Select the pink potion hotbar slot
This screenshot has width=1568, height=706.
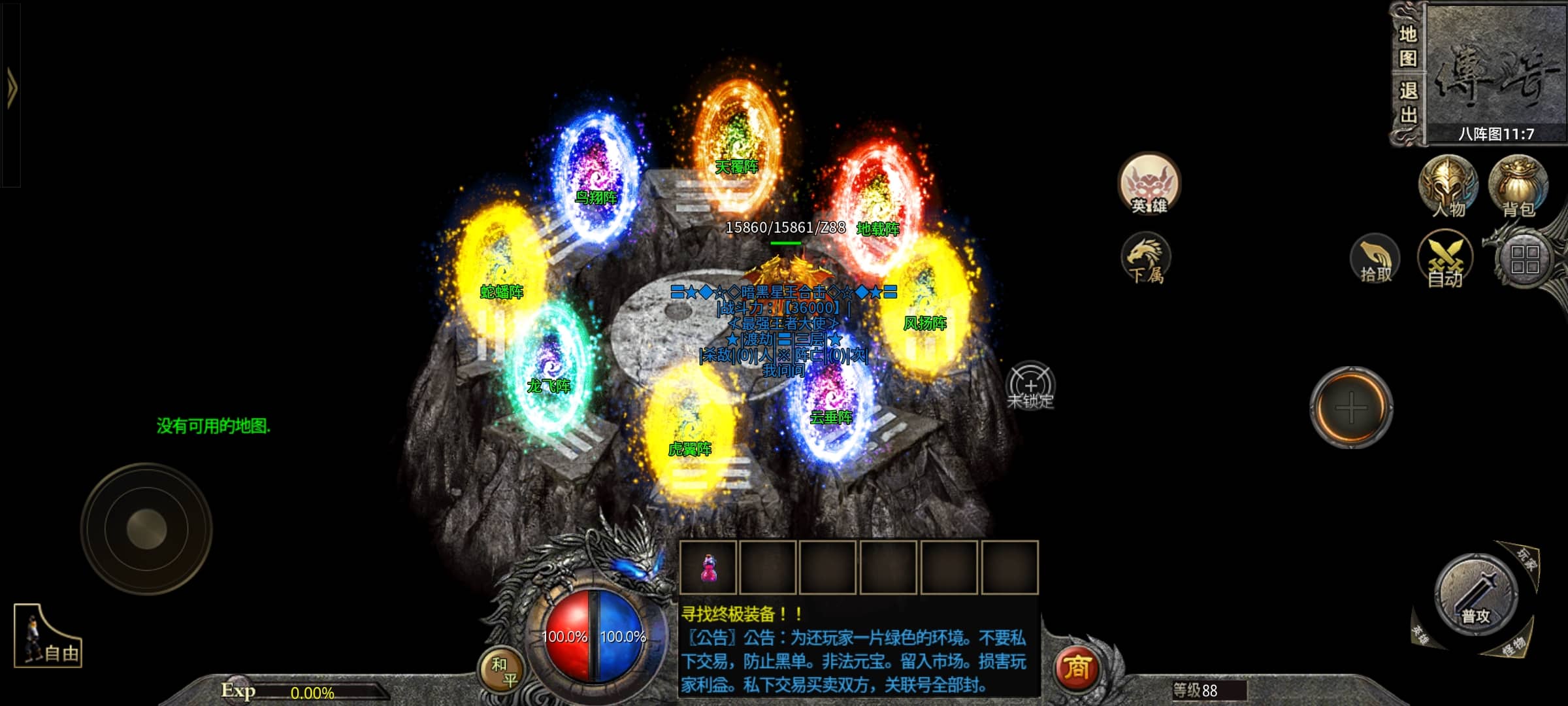click(x=708, y=567)
